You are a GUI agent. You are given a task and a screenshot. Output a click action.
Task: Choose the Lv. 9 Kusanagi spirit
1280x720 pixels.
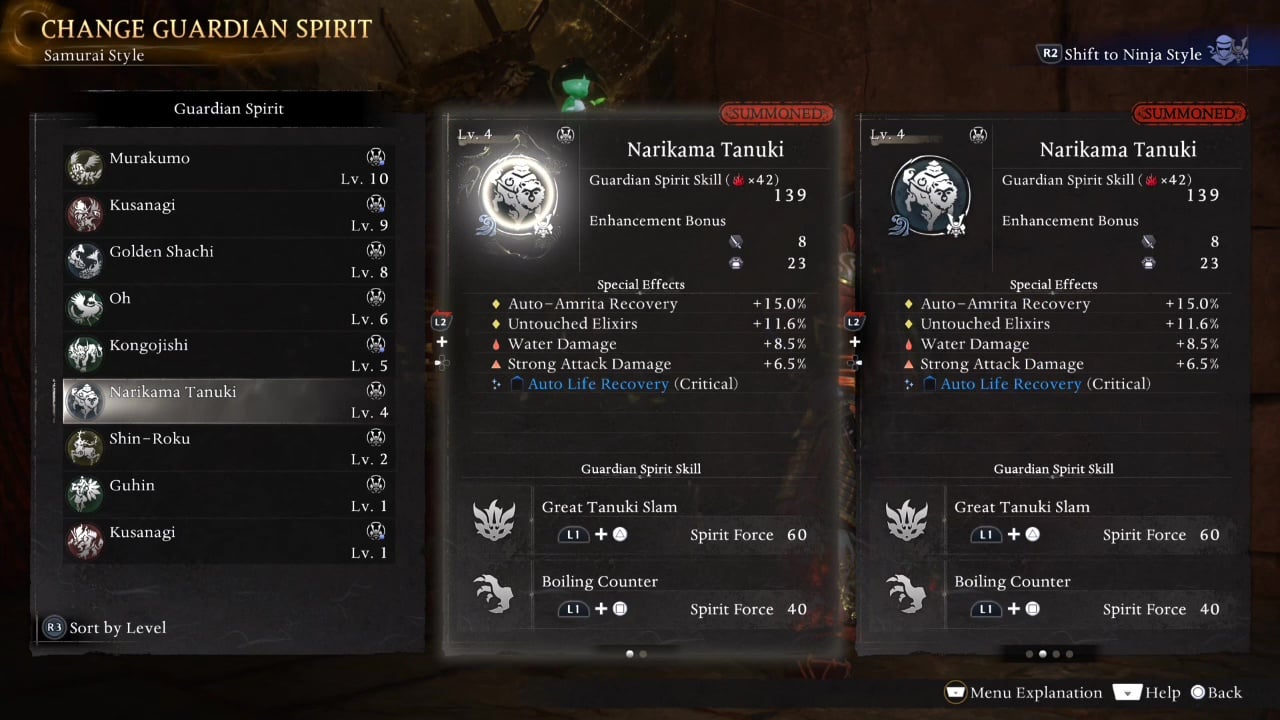tap(228, 215)
